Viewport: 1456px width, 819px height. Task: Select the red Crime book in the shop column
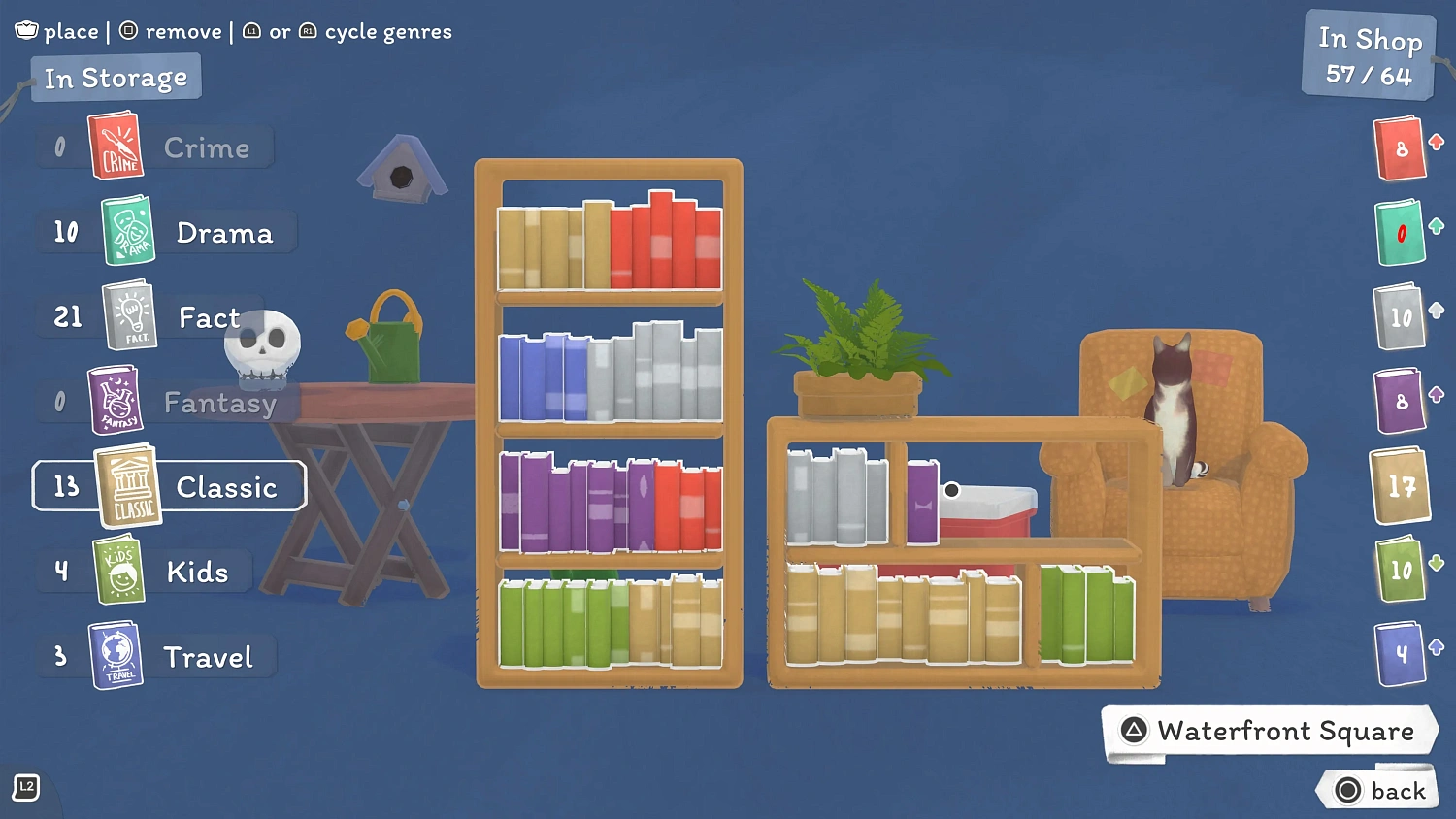(x=1401, y=148)
